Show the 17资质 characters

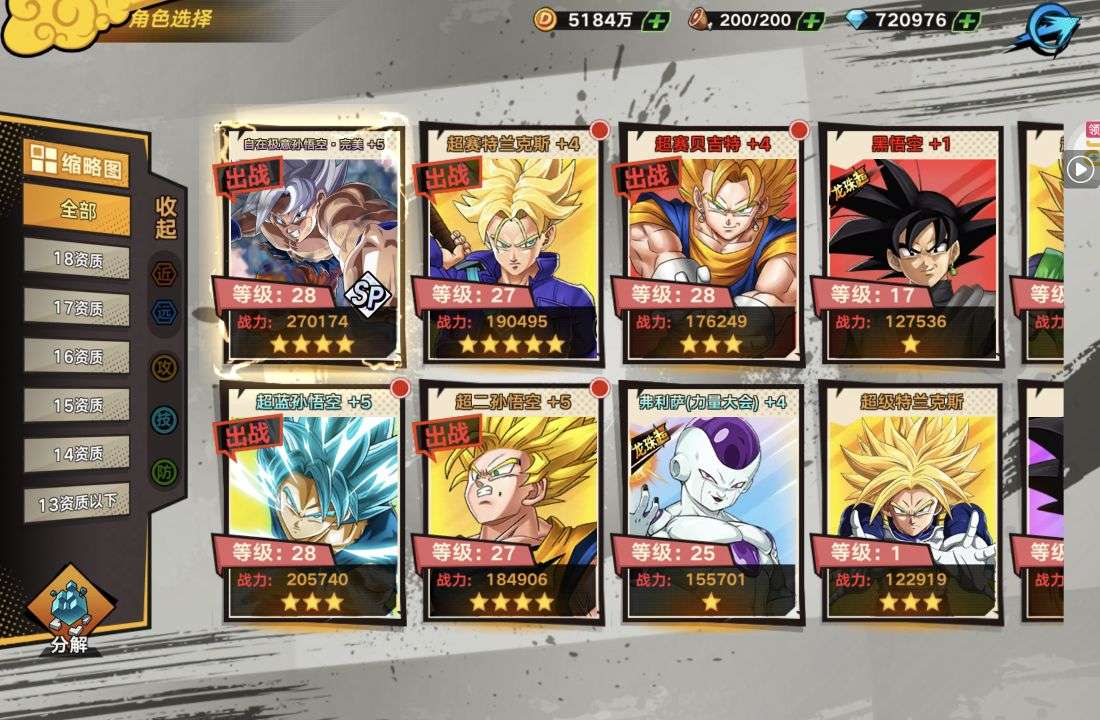[77, 308]
